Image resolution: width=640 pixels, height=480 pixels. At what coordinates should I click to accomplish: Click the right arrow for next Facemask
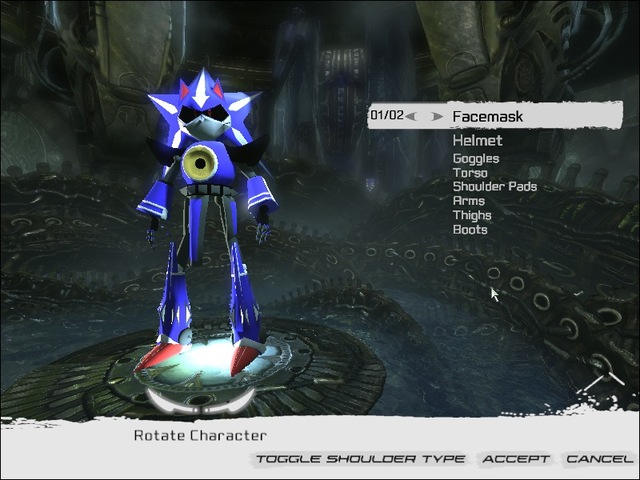point(437,116)
